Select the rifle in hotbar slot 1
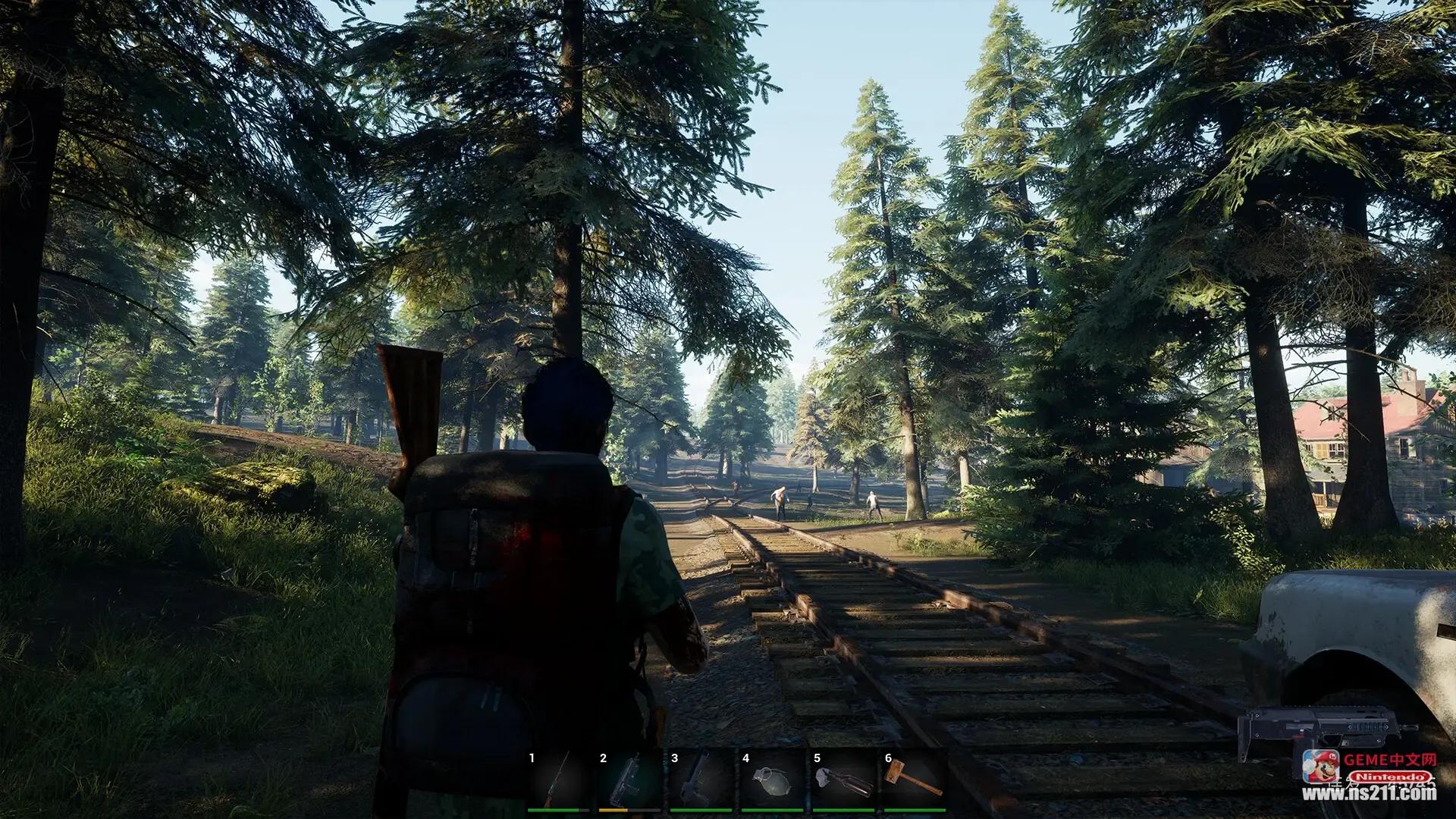Viewport: 1456px width, 819px height. coord(558,780)
